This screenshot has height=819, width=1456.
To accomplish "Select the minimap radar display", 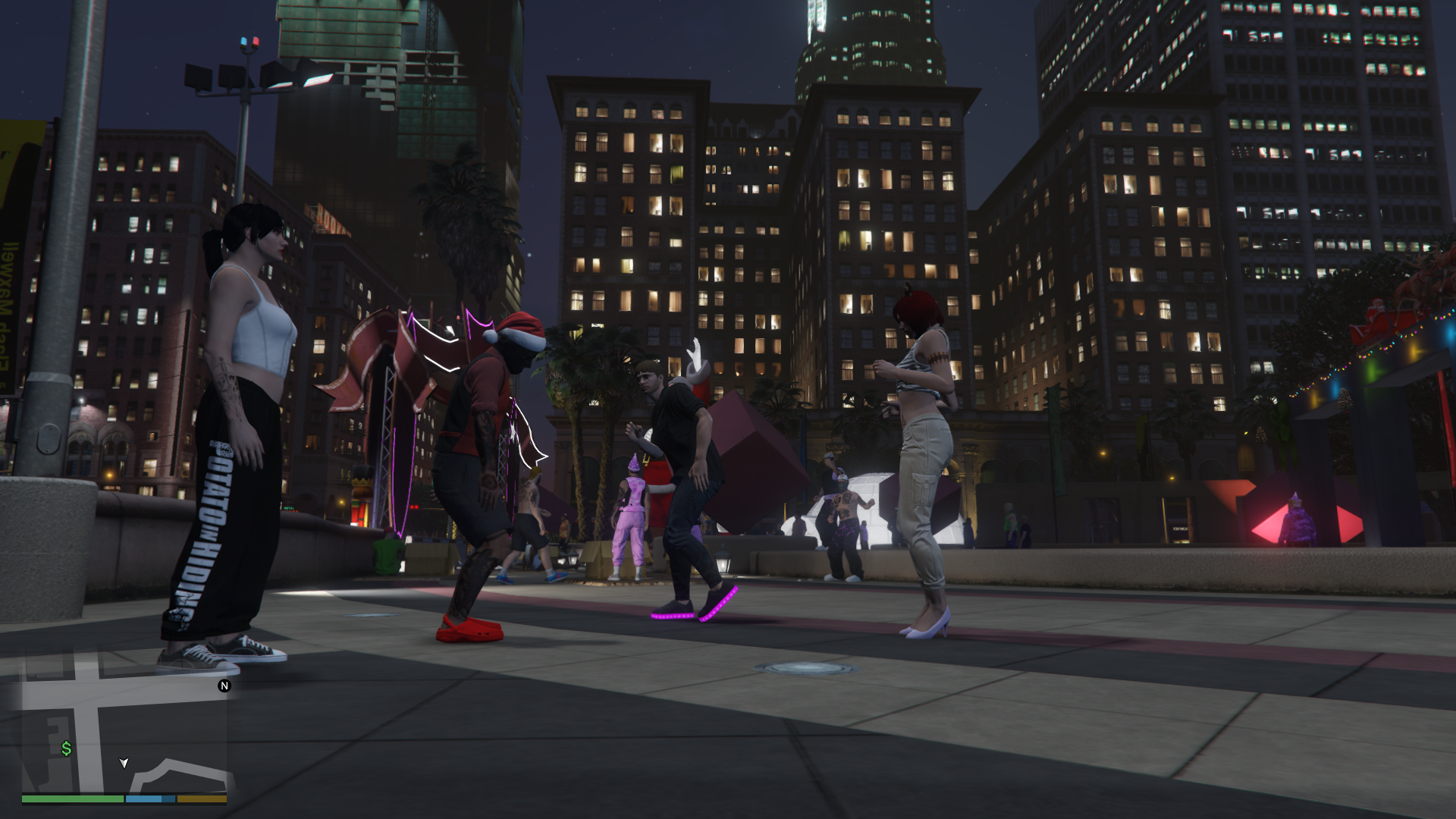I will [x=124, y=728].
